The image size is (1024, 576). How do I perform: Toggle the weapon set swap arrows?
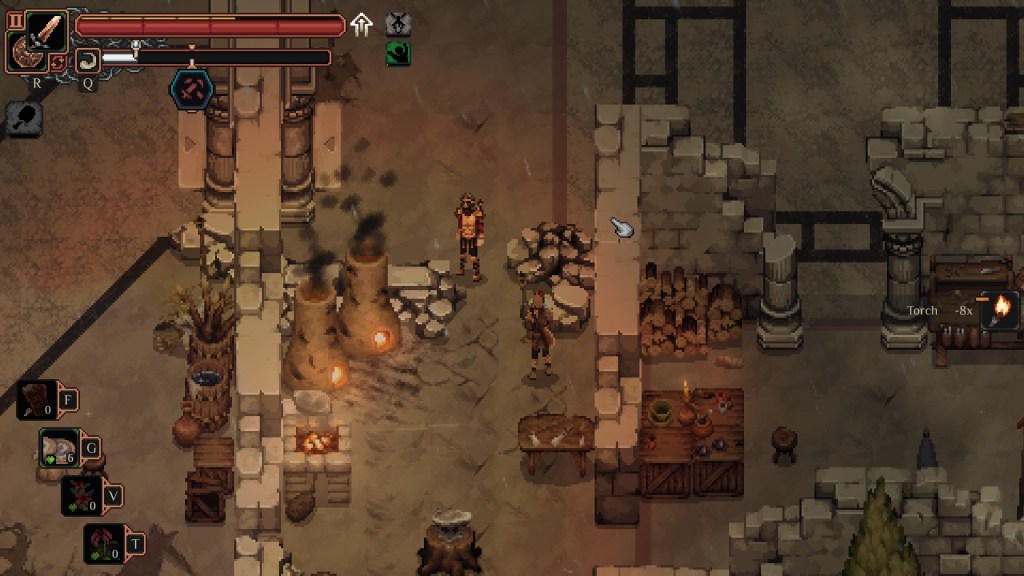(58, 63)
